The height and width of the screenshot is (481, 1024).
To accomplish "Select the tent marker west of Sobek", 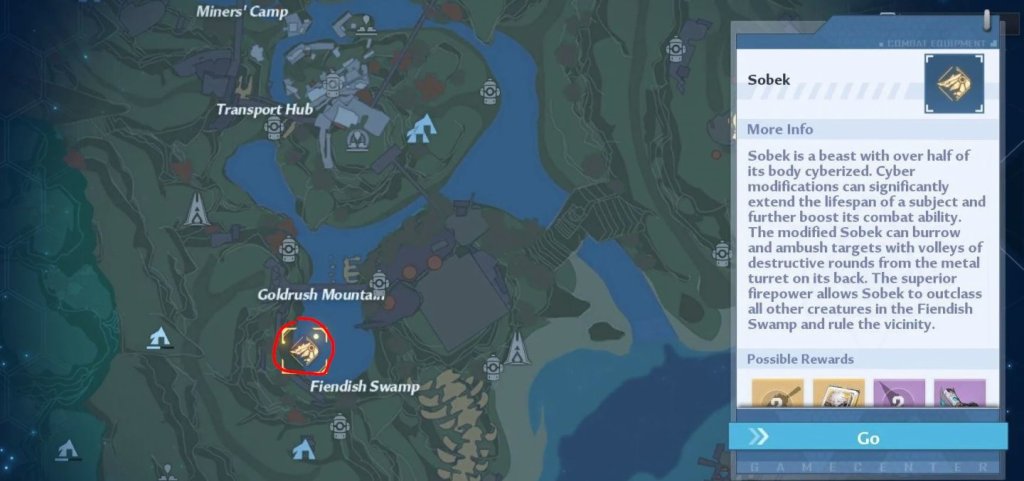I will pyautogui.click(x=157, y=339).
